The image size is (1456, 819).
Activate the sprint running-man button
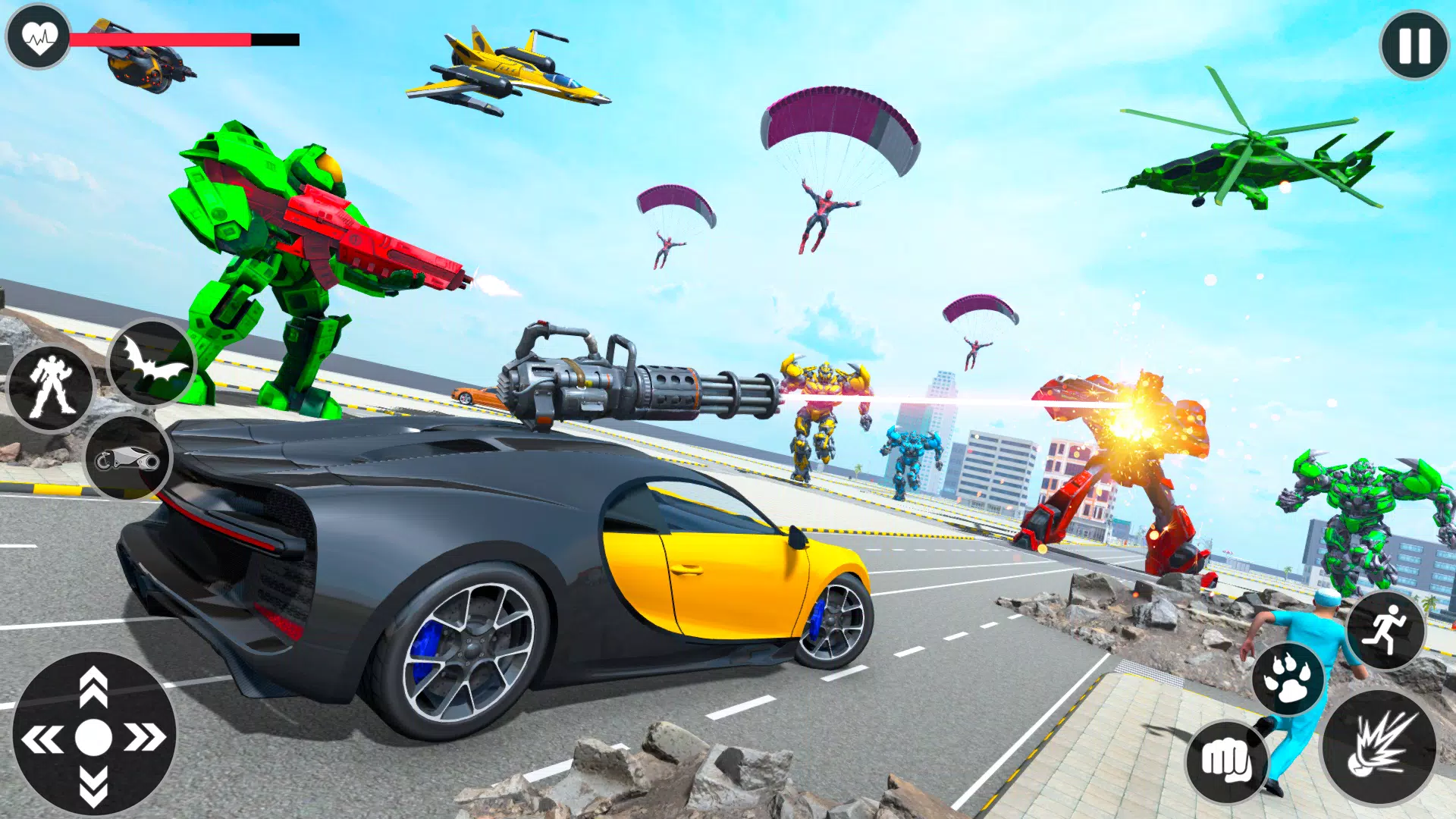[x=1385, y=631]
